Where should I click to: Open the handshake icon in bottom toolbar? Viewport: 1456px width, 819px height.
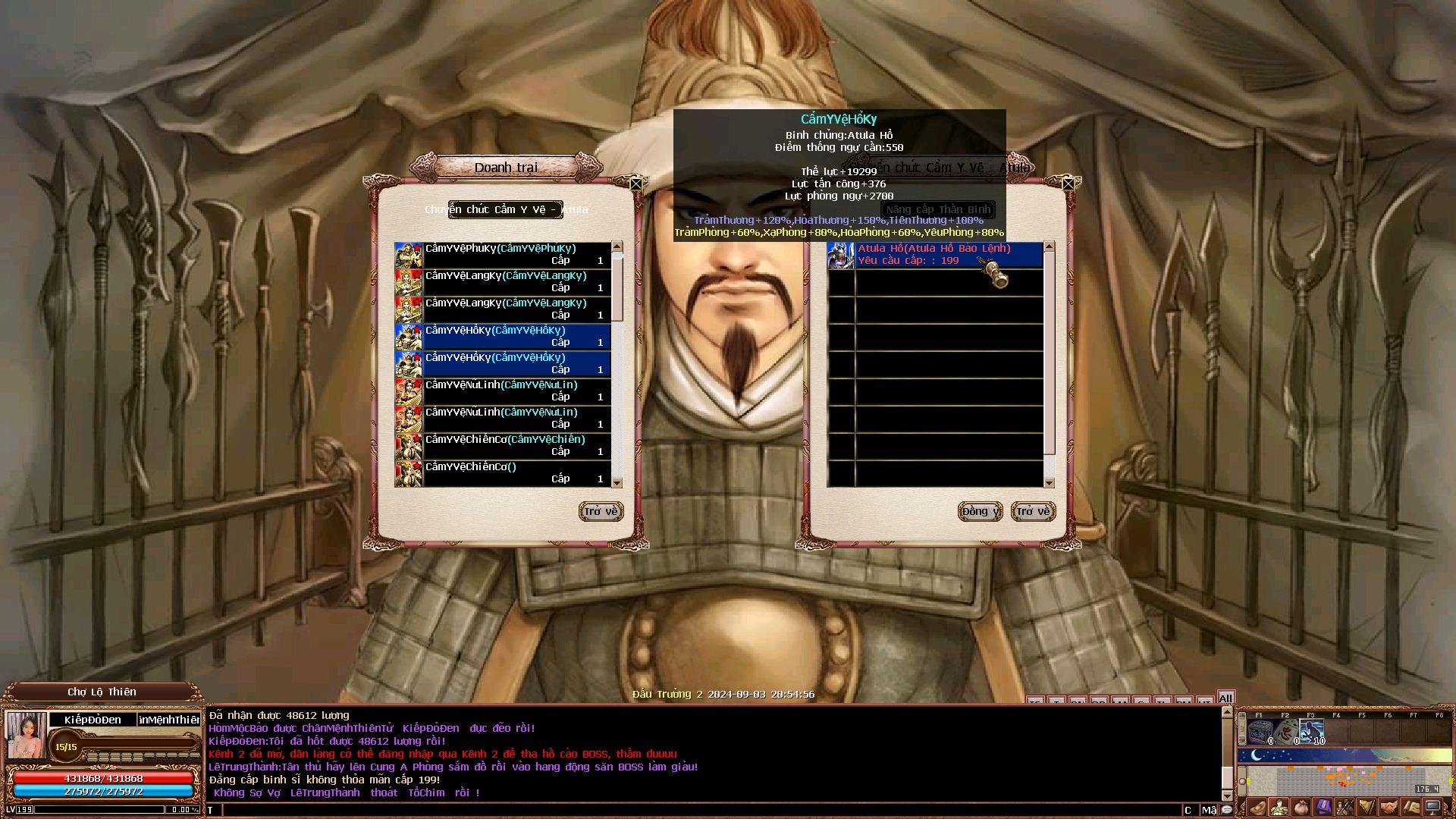(1389, 808)
